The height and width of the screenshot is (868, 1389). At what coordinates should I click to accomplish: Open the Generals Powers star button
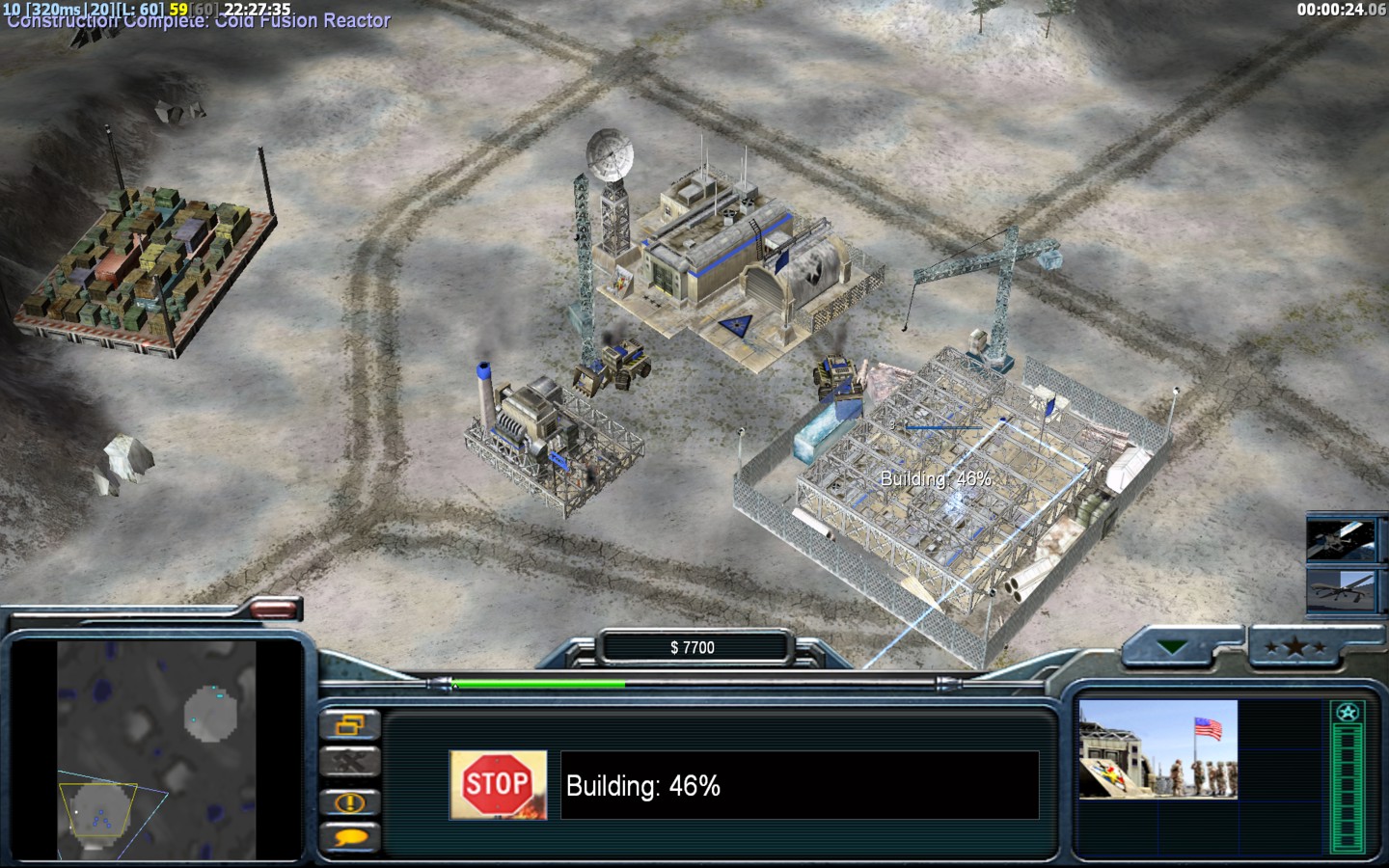pos(1295,647)
